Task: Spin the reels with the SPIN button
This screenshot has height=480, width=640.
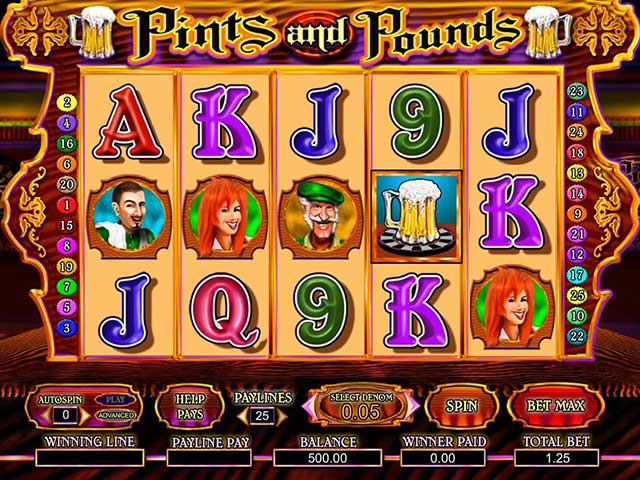Action: 461,407
